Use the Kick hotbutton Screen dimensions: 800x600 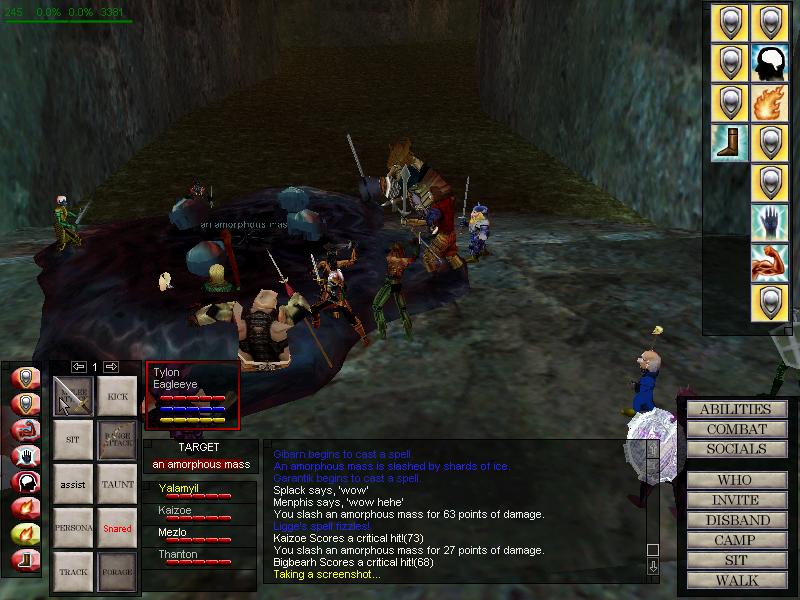point(118,395)
